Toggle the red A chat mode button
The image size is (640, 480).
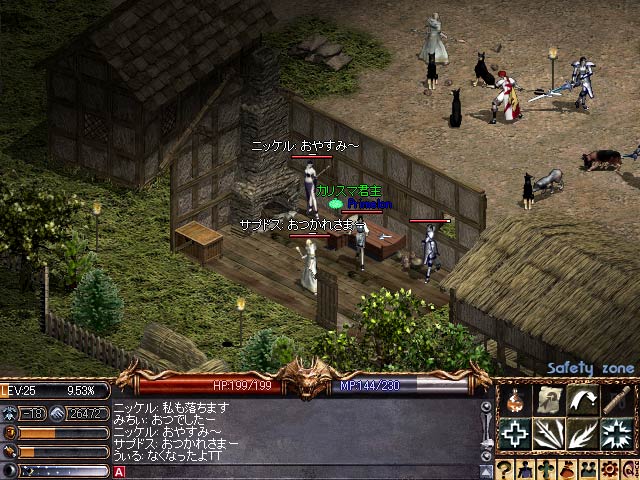click(x=119, y=471)
